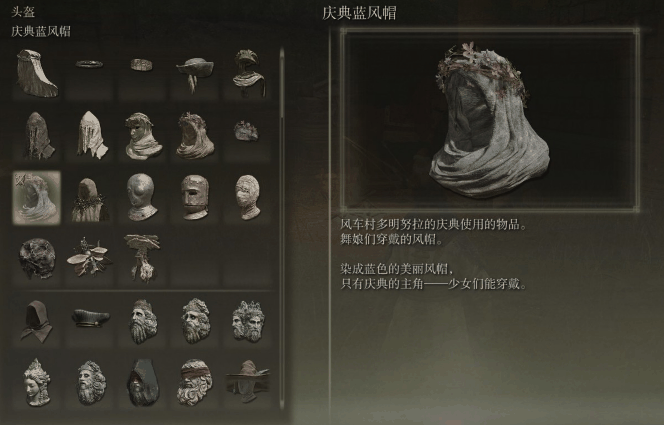
Task: Pick the mushroom-shaped crown headpiece
Action: click(x=141, y=256)
